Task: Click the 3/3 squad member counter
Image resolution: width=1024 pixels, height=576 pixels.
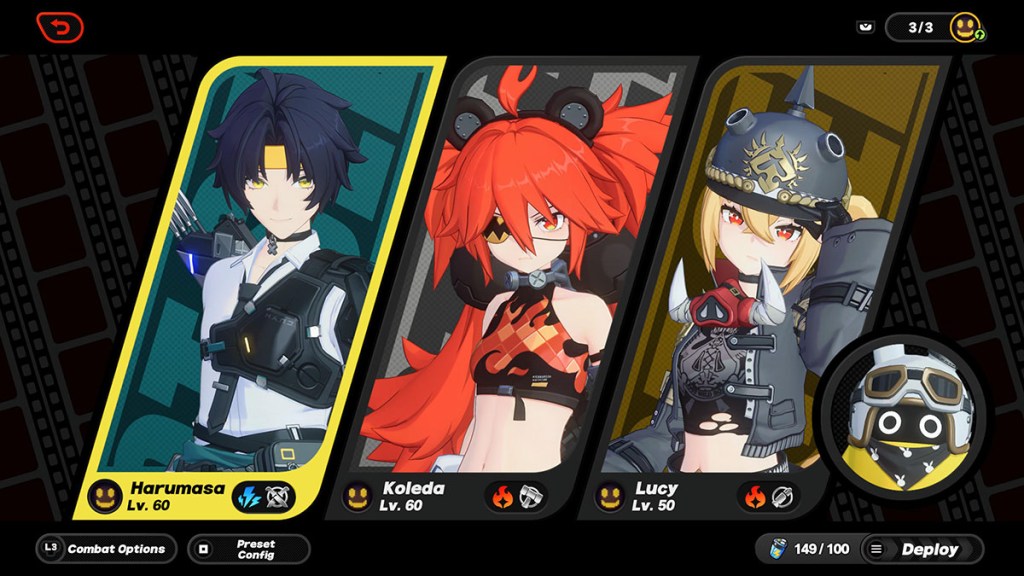Action: [x=921, y=27]
